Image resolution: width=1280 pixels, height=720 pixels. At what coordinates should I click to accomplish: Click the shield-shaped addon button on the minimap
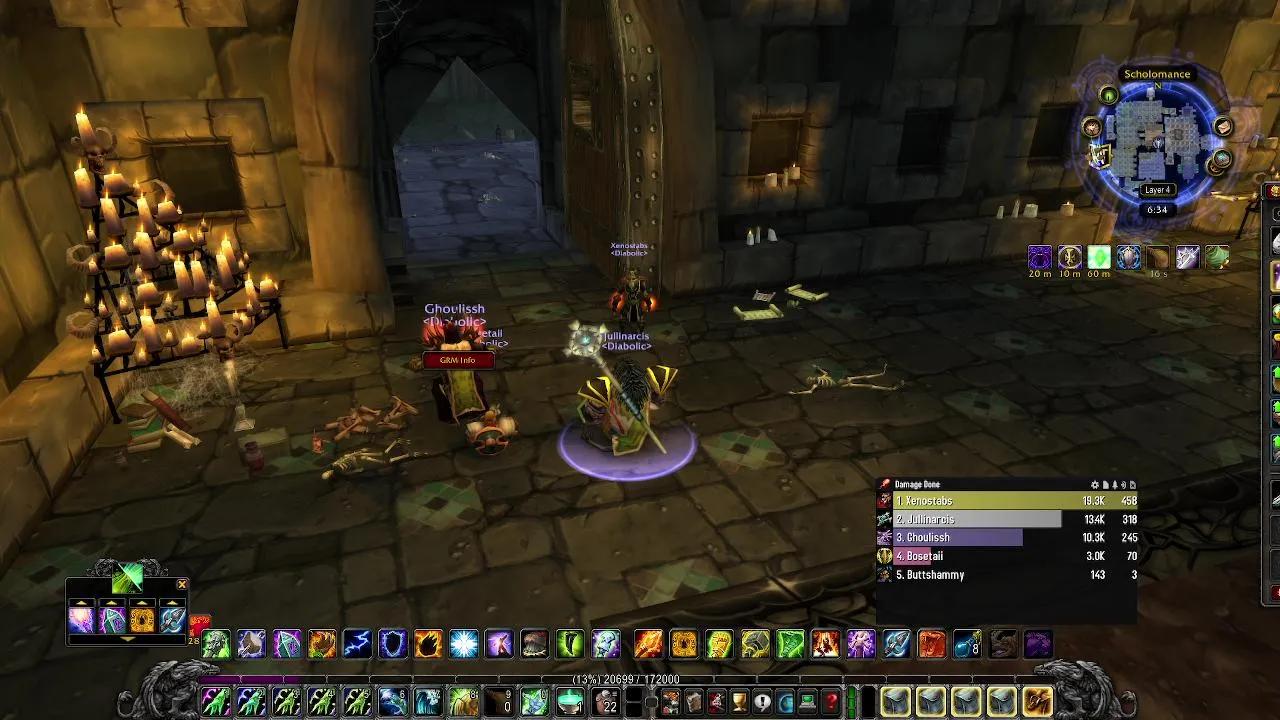[x=1098, y=157]
